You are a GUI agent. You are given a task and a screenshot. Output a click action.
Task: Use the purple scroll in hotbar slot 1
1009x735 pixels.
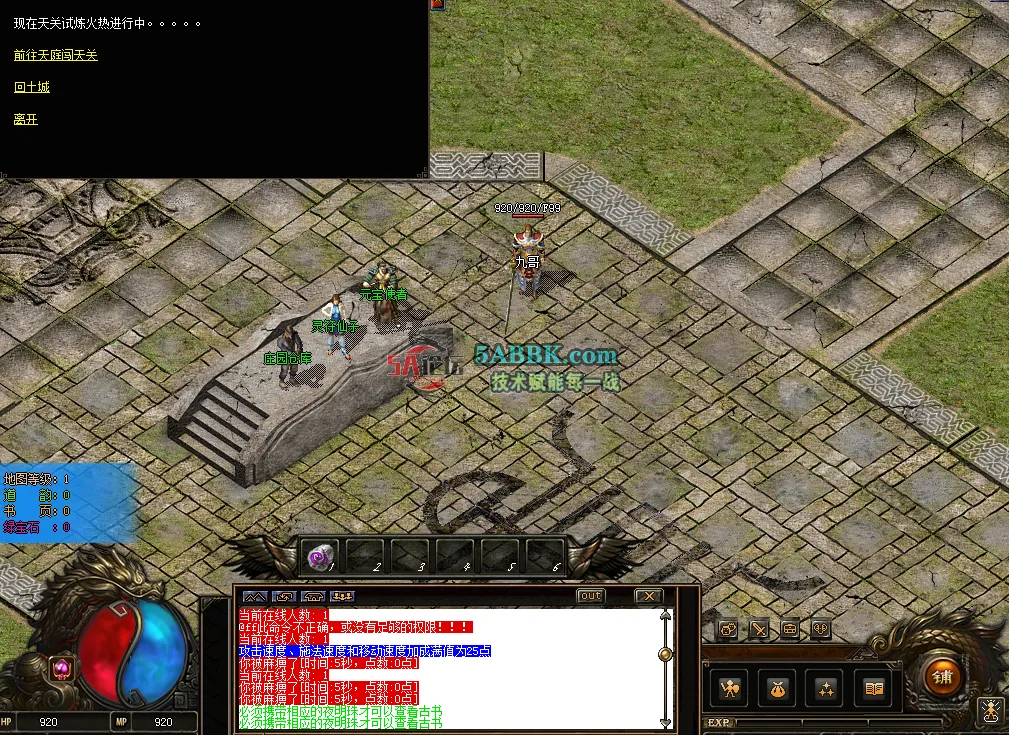coord(320,556)
